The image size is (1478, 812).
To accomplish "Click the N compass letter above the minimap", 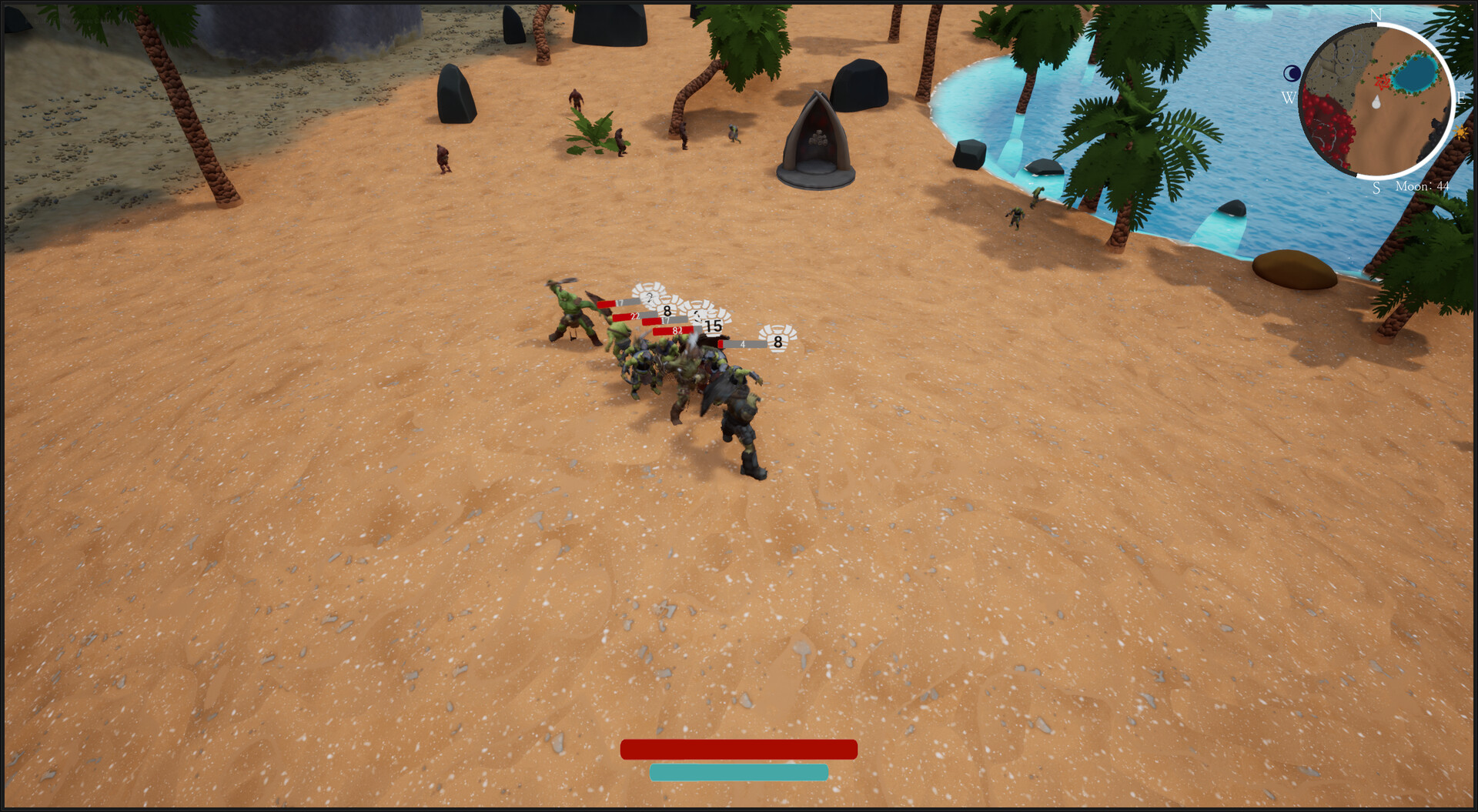I will tap(1376, 14).
